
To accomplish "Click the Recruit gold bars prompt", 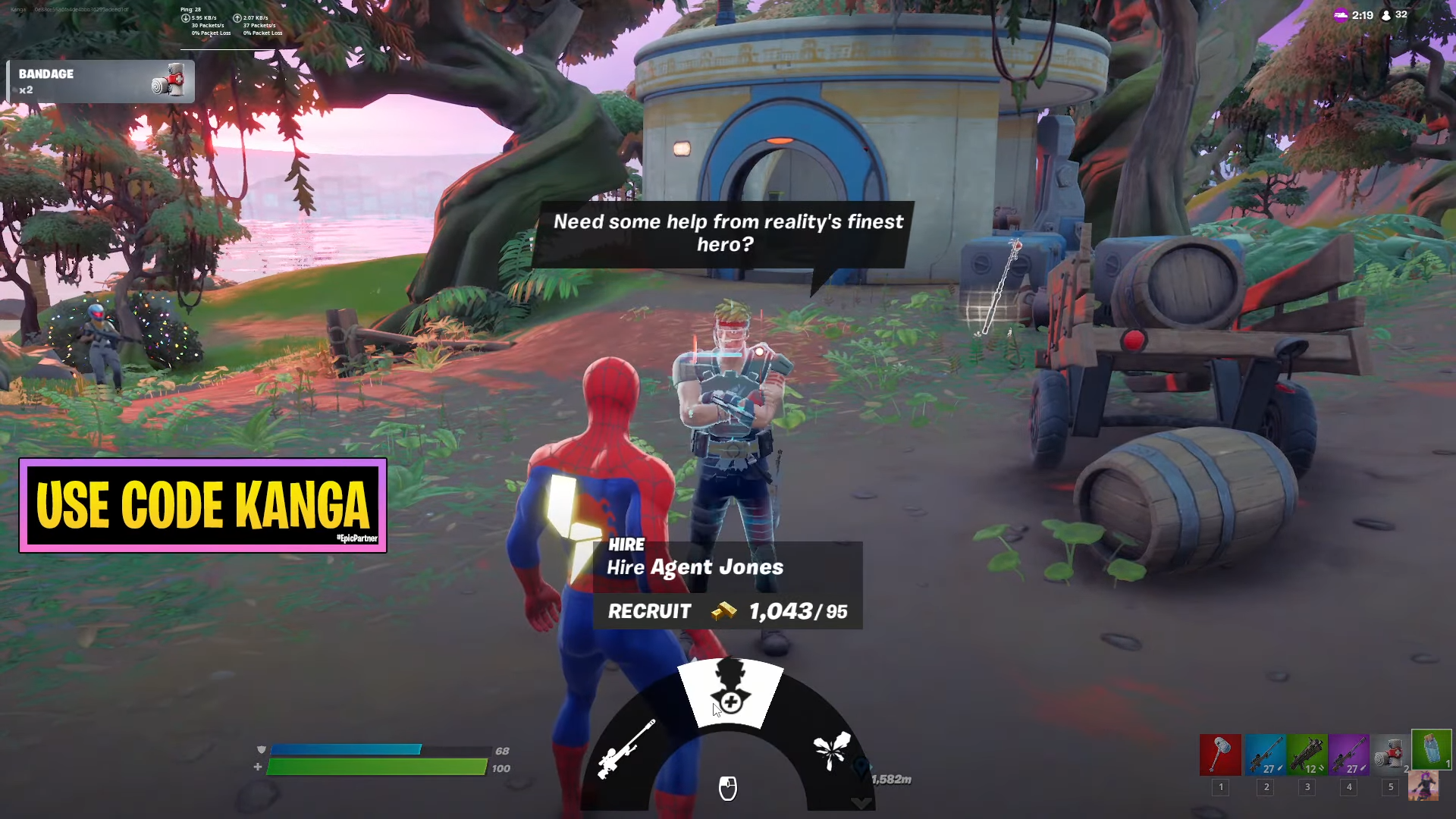I will tap(727, 611).
